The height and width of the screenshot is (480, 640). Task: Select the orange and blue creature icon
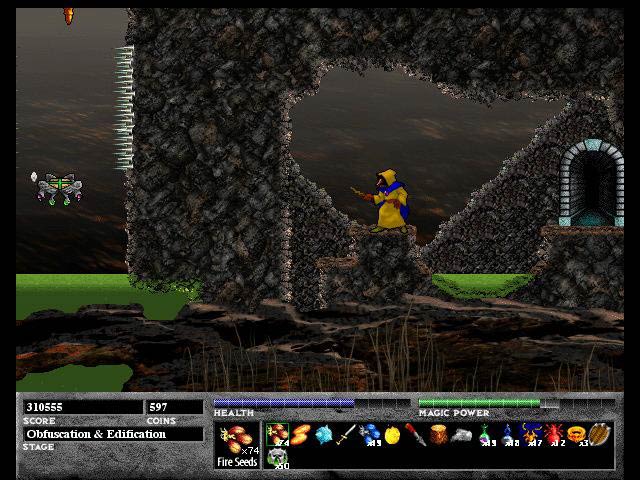click(530, 434)
